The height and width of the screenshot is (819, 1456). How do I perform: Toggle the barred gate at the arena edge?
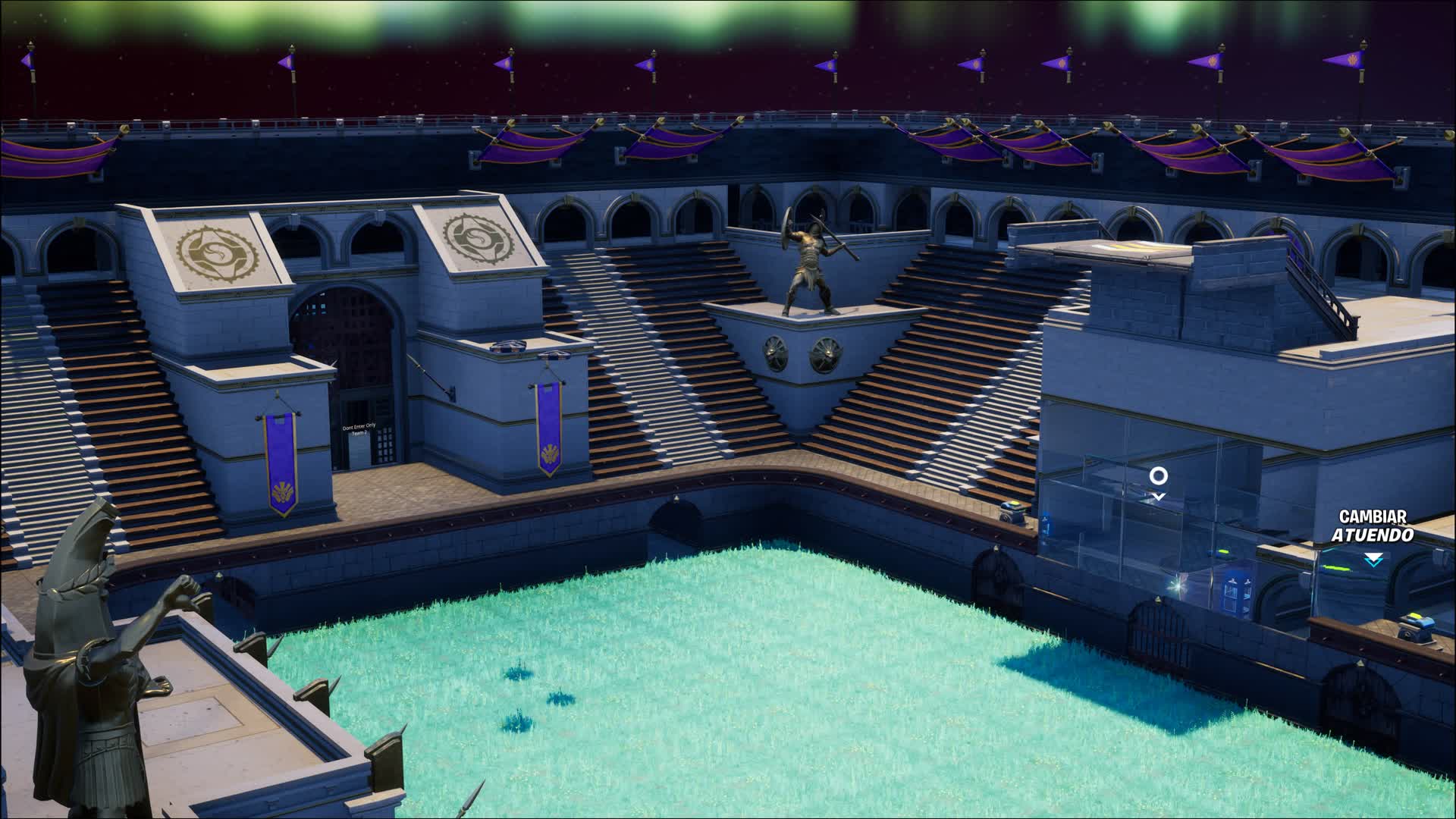coord(1158,632)
